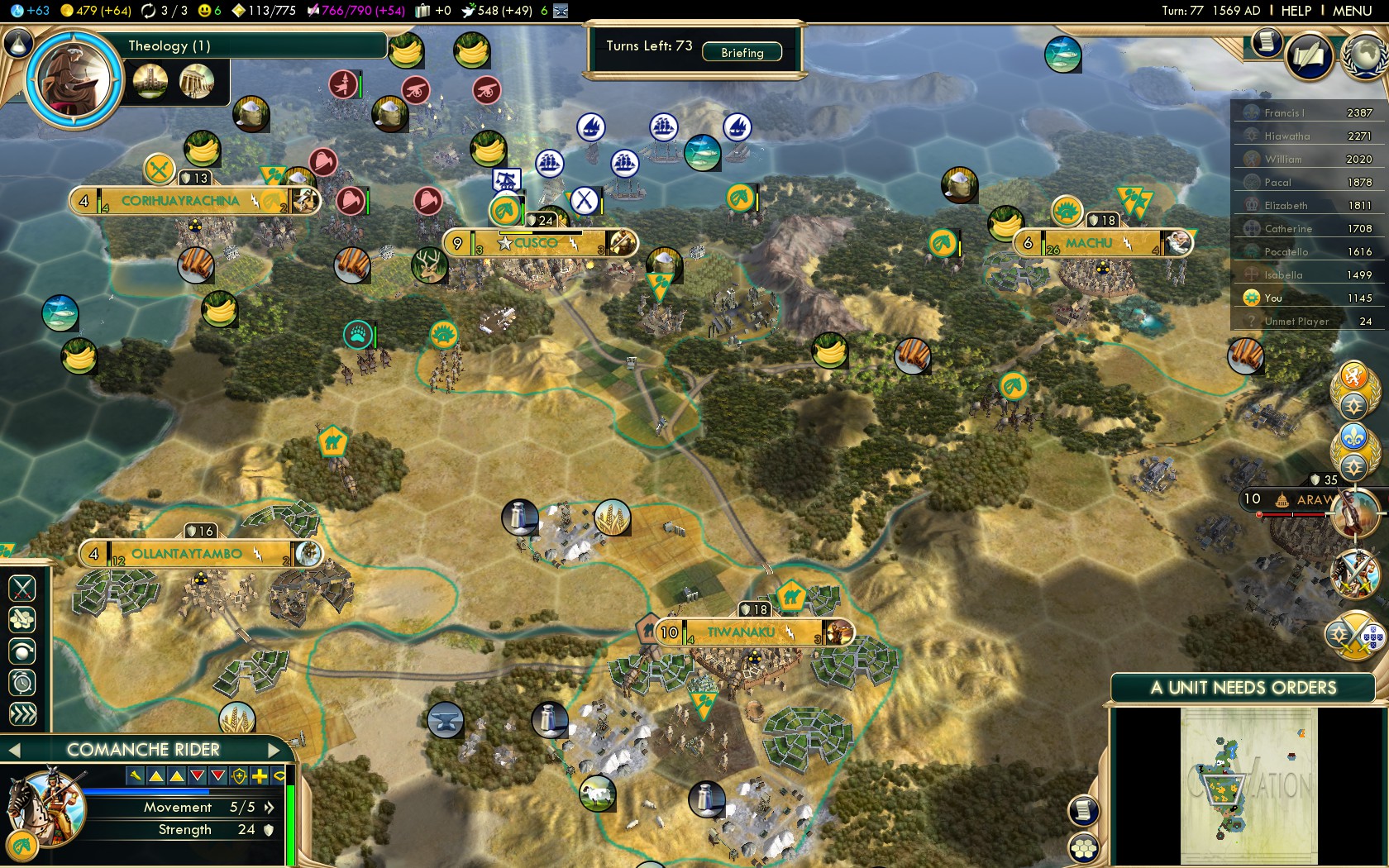Open Corihuayrachina city banner
The width and height of the screenshot is (1389, 868).
180,201
